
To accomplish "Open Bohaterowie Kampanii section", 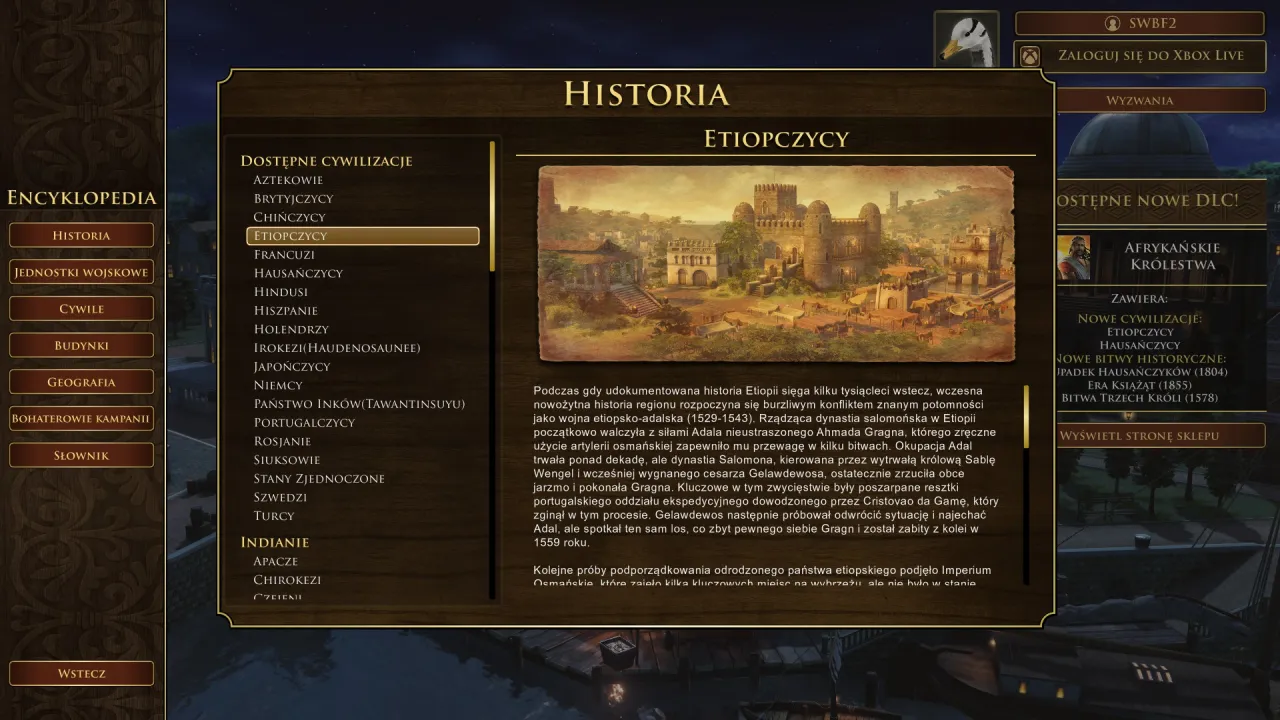I will (x=81, y=418).
